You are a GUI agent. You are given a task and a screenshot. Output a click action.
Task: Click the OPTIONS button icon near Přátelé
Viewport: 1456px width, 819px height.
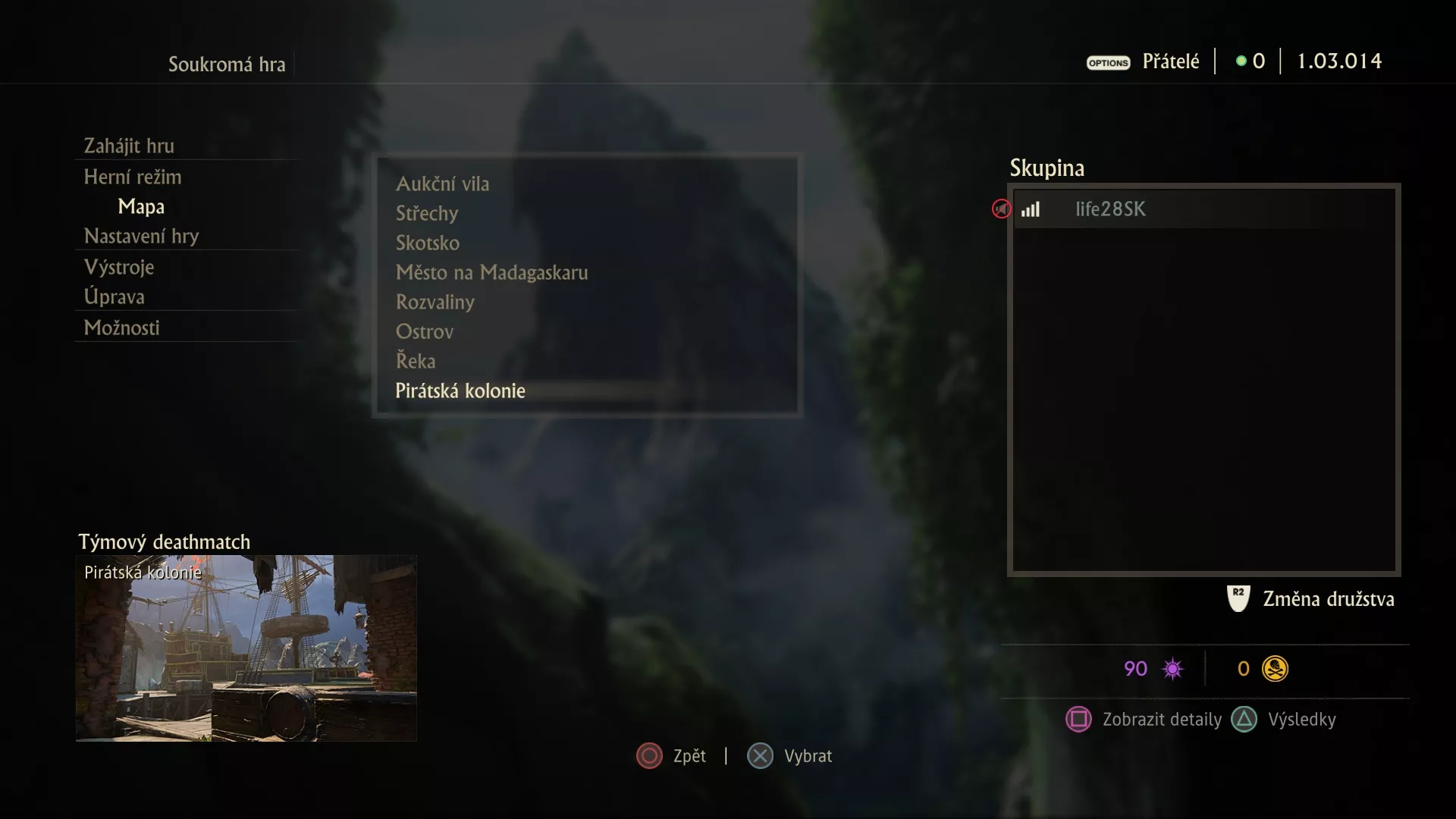pos(1108,63)
